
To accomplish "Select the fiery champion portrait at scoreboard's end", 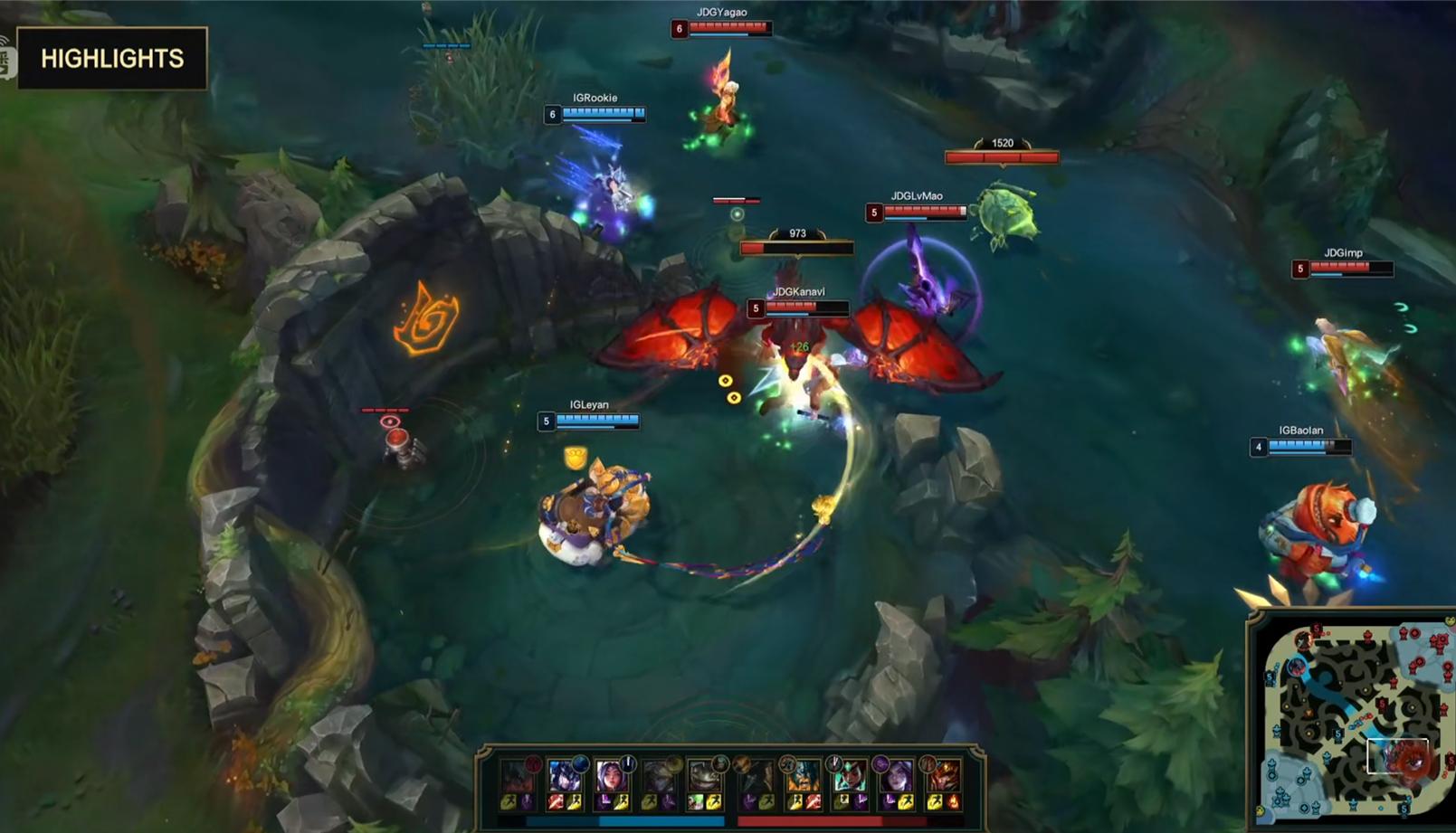I will [x=942, y=777].
